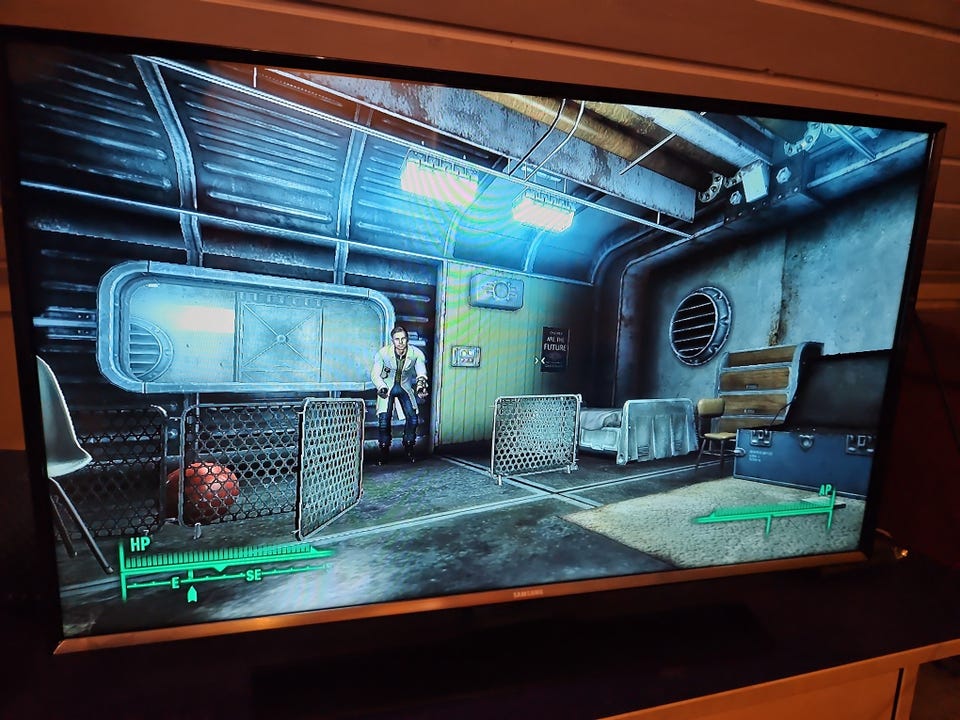Click the compass strip below the HP bar
This screenshot has width=960, height=720.
point(225,576)
